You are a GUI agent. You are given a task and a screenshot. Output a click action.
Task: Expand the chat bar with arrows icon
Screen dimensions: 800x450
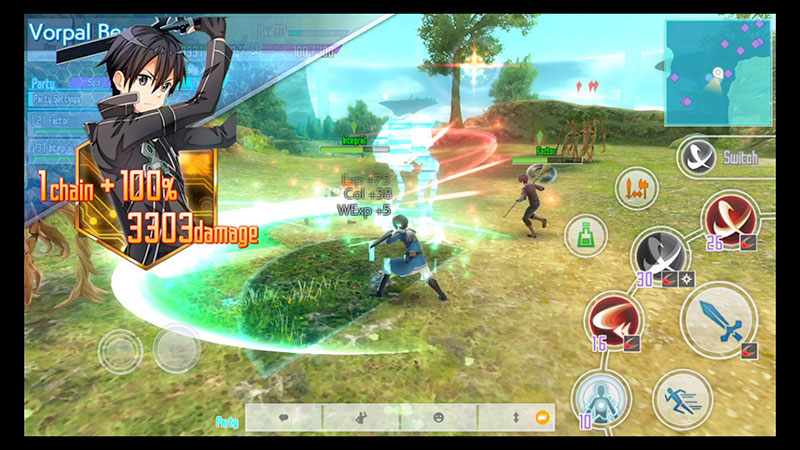(x=516, y=418)
